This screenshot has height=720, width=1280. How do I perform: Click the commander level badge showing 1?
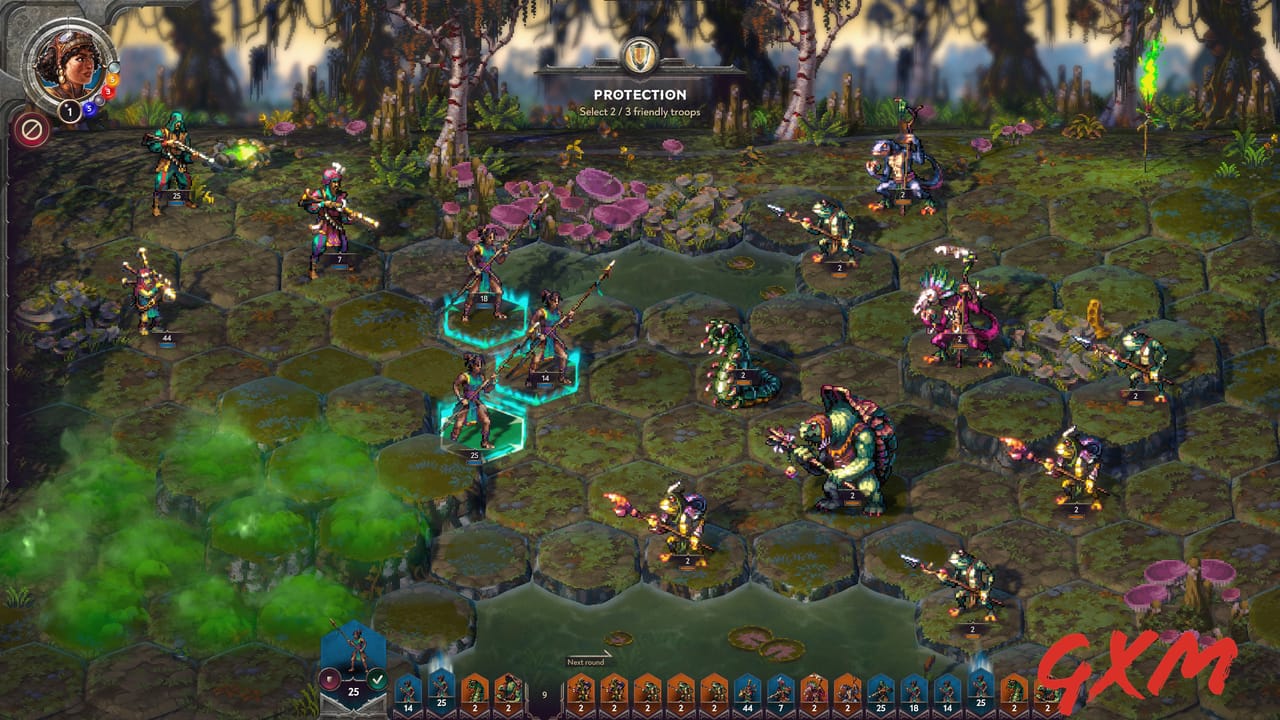click(x=69, y=111)
